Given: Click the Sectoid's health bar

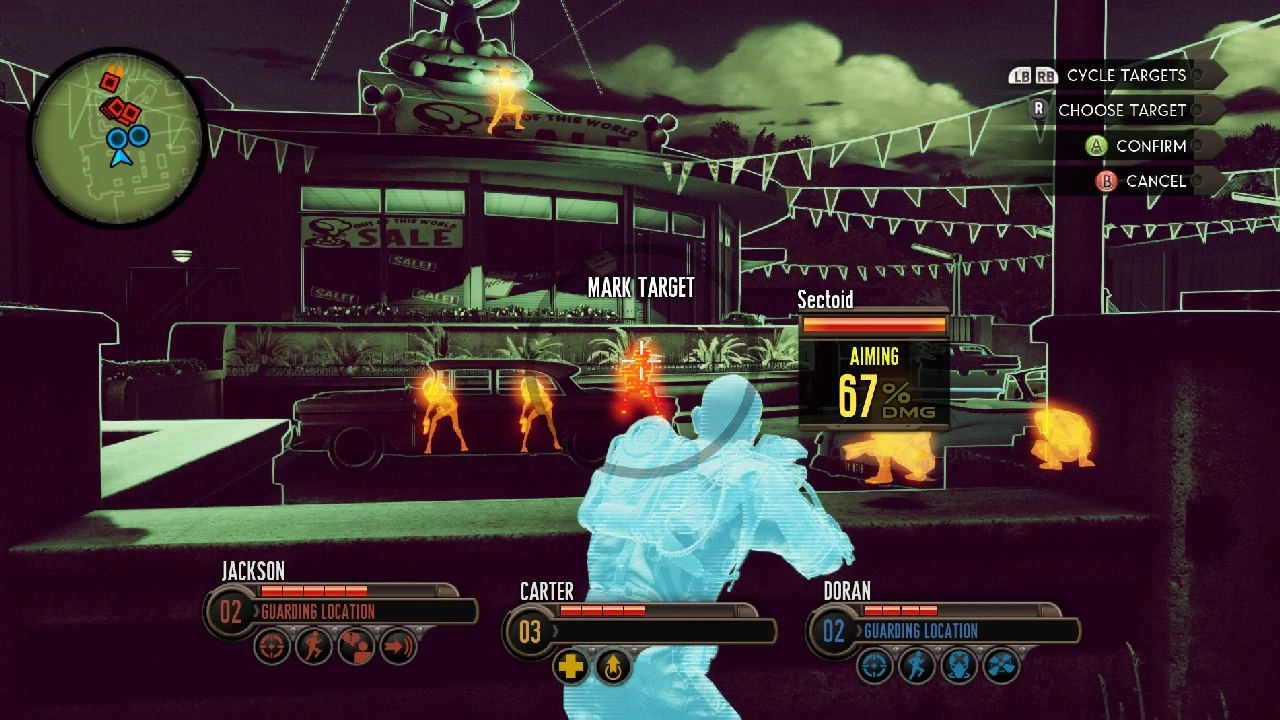Looking at the screenshot, I should (873, 325).
